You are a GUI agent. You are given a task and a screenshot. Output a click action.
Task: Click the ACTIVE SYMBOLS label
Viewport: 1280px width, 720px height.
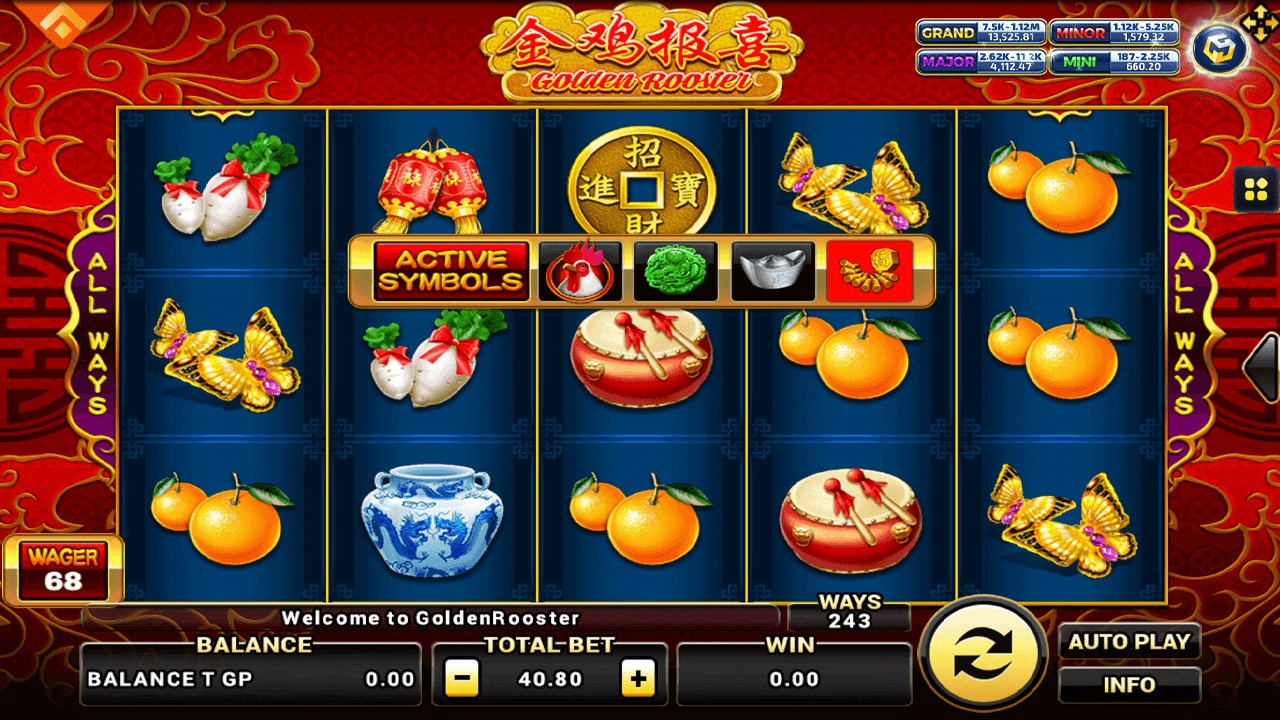[449, 270]
